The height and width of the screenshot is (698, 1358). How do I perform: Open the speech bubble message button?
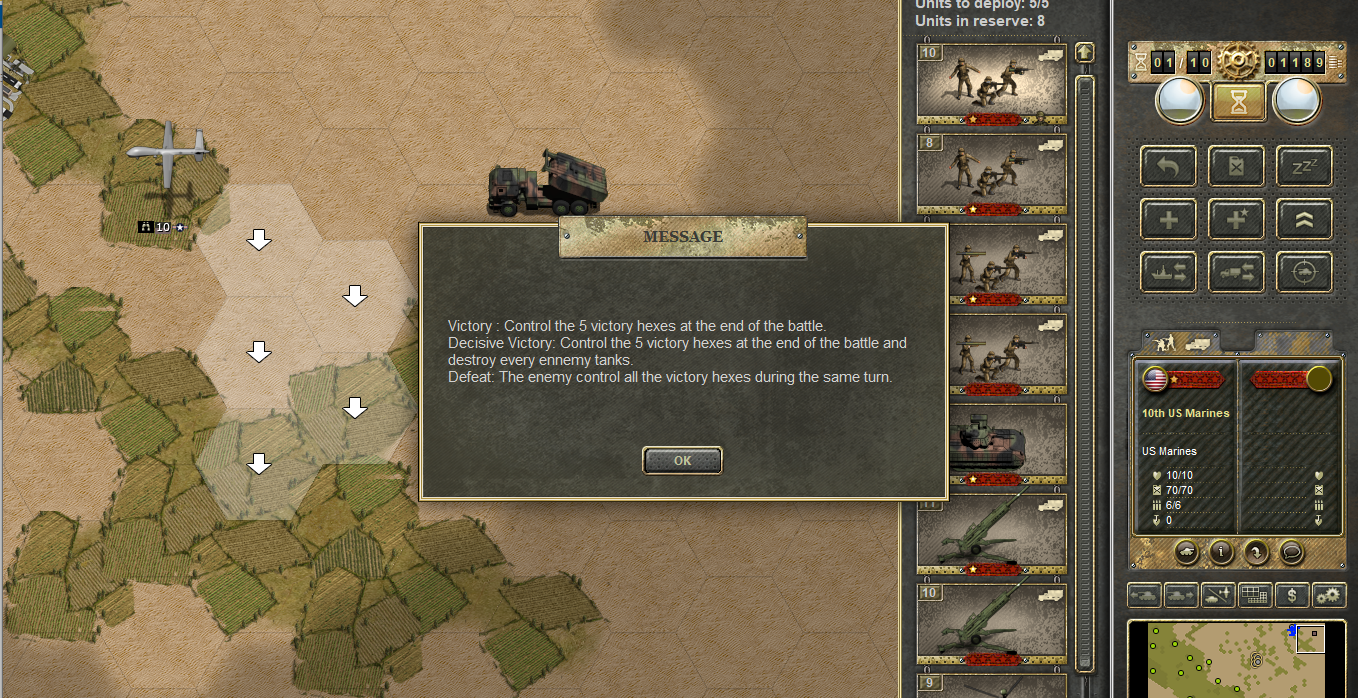(x=1291, y=550)
